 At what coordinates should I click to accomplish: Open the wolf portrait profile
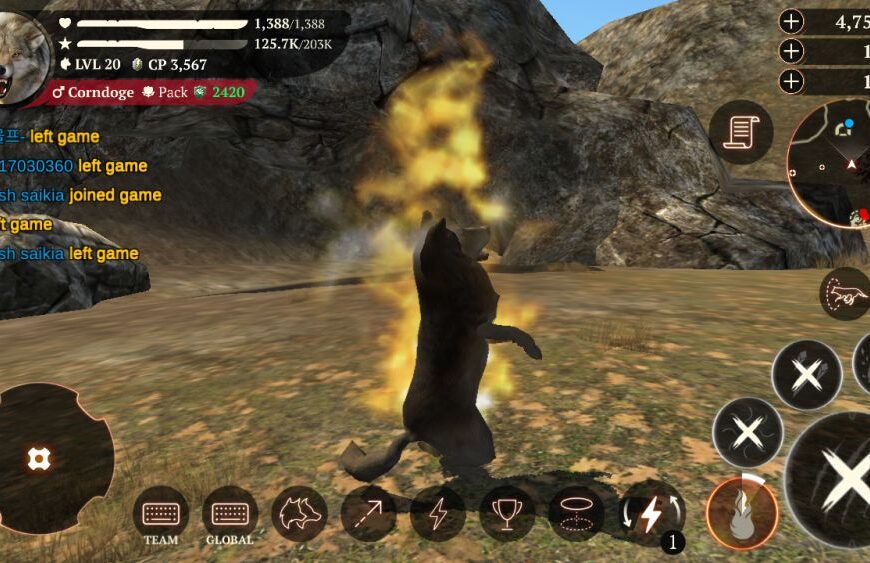pos(22,58)
